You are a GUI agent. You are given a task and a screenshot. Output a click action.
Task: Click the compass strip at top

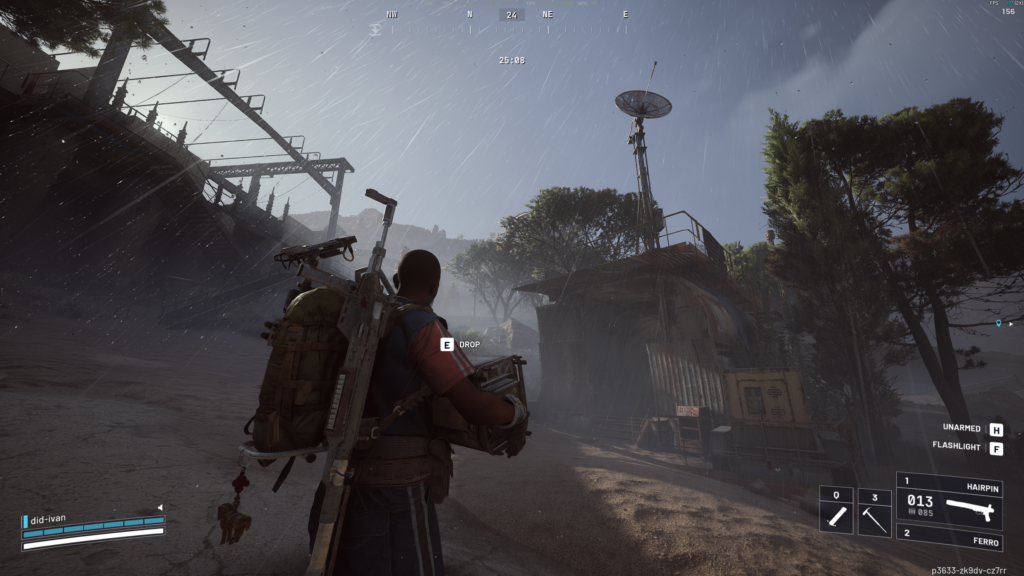[x=511, y=16]
